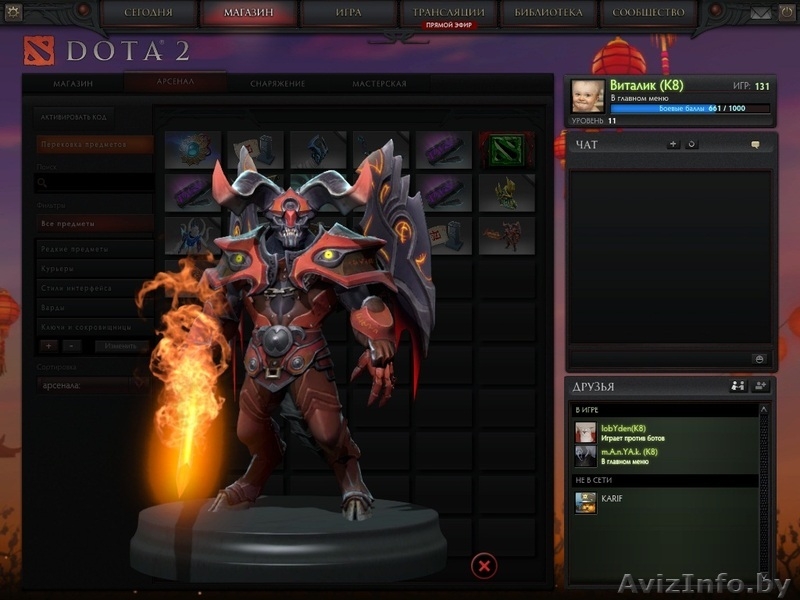
Task: Open the Снаряжение sub-tab
Action: click(278, 84)
